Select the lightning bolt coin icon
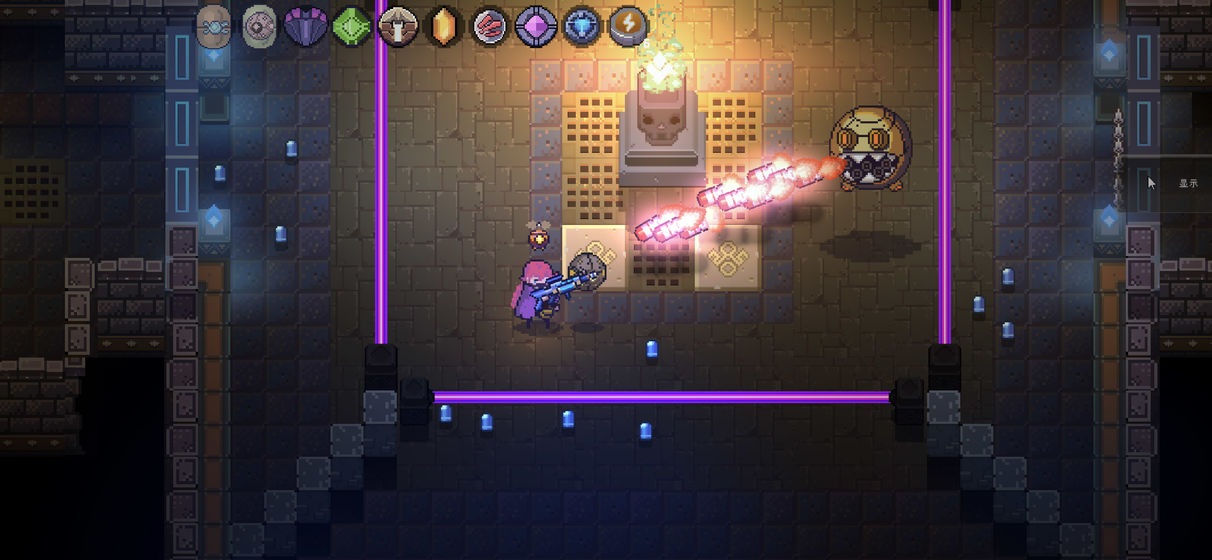1212x560 pixels. coord(628,26)
